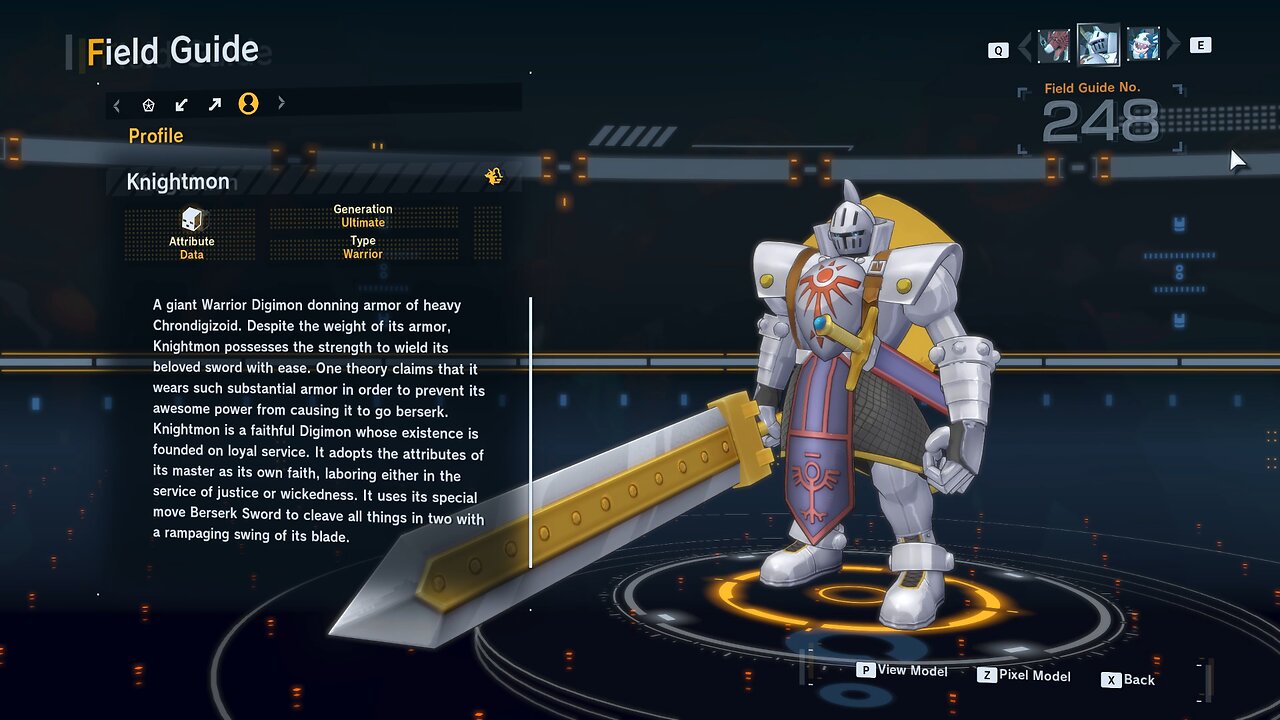This screenshot has width=1280, height=720.
Task: Open the up-right arrow tab
Action: (215, 104)
